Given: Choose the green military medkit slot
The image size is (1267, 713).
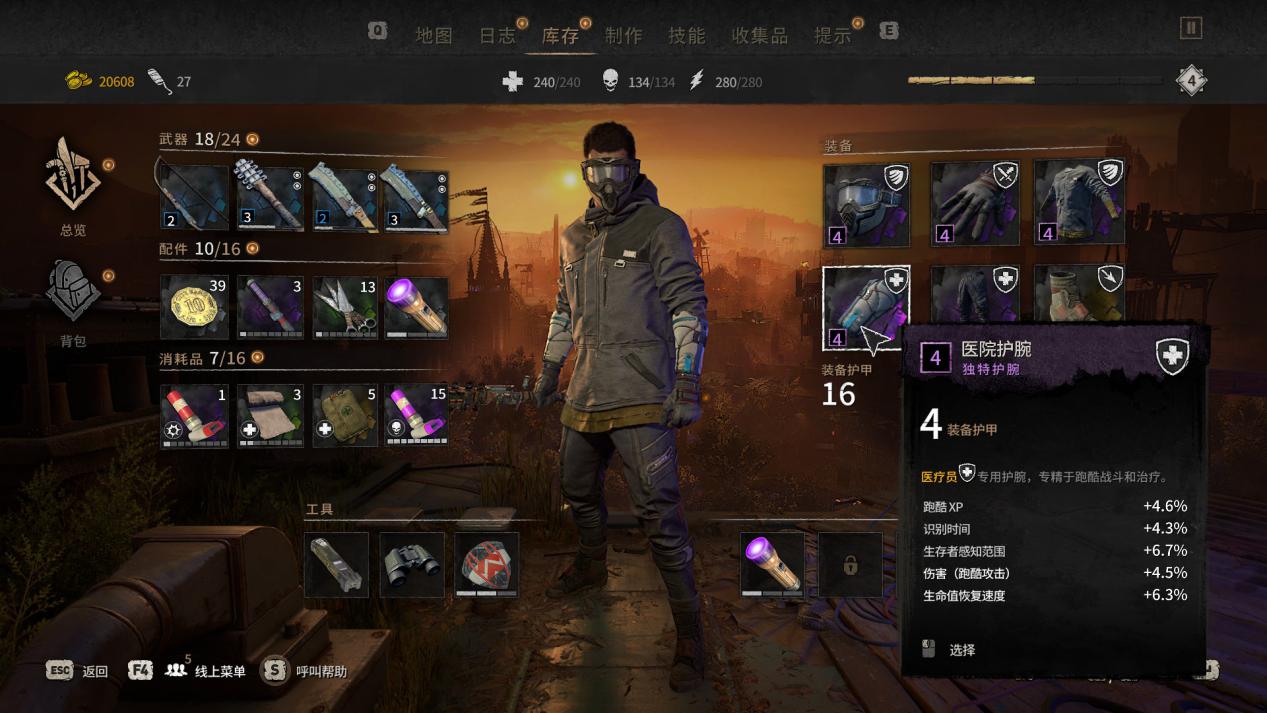Looking at the screenshot, I should point(346,416).
